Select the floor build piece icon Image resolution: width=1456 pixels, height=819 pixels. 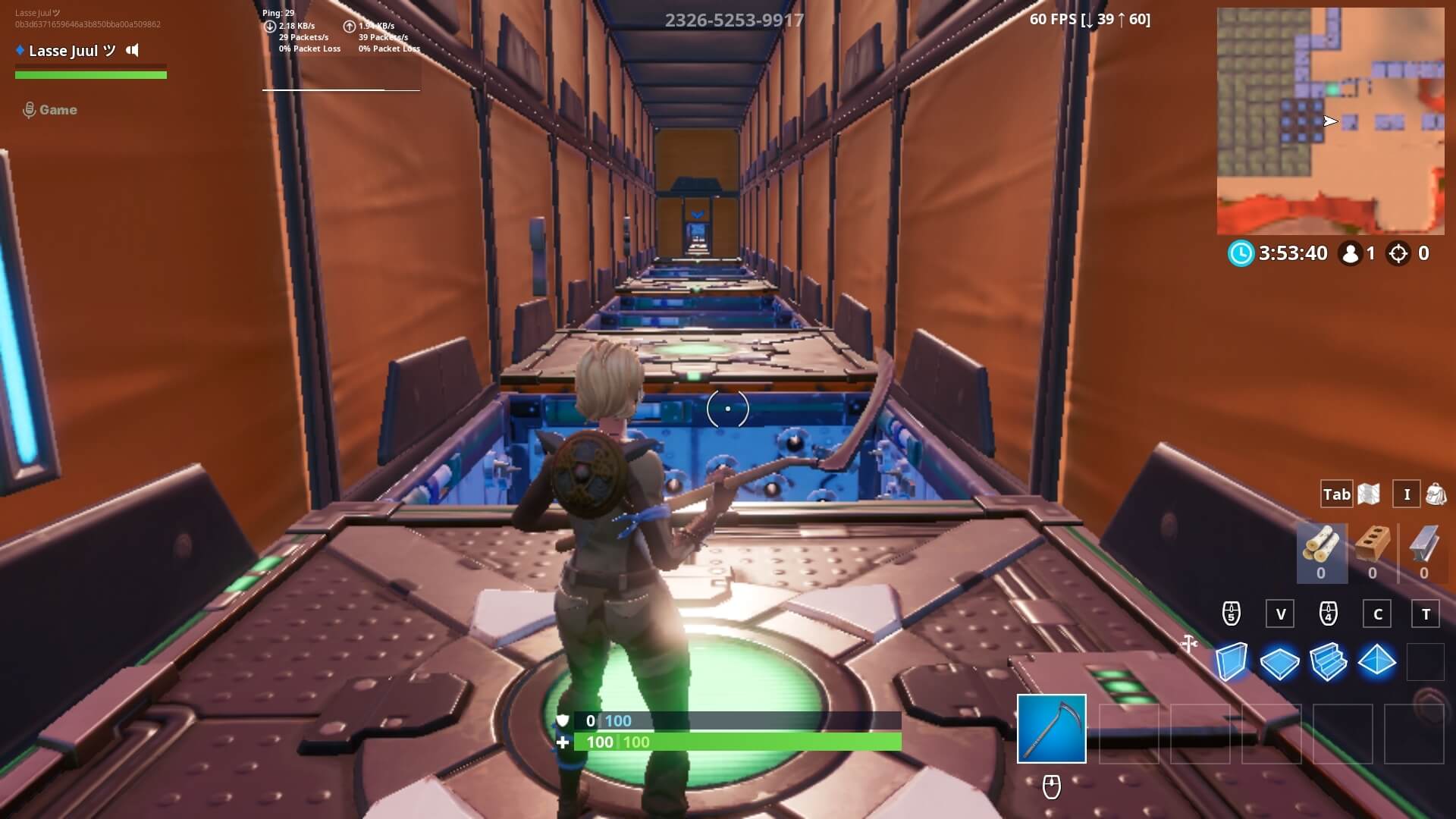[1282, 661]
